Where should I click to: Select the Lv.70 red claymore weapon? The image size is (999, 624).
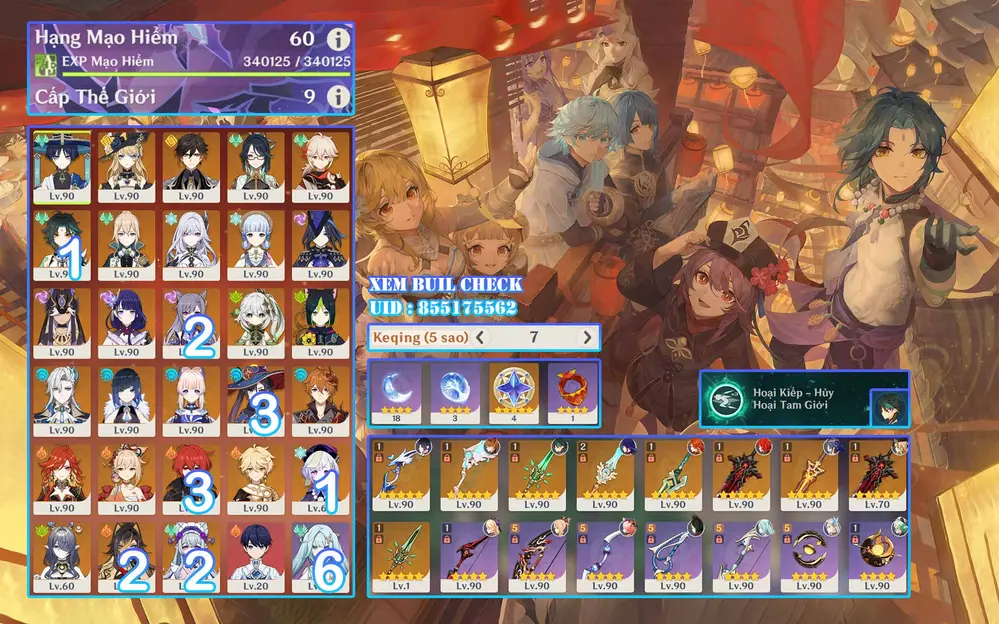(873, 476)
